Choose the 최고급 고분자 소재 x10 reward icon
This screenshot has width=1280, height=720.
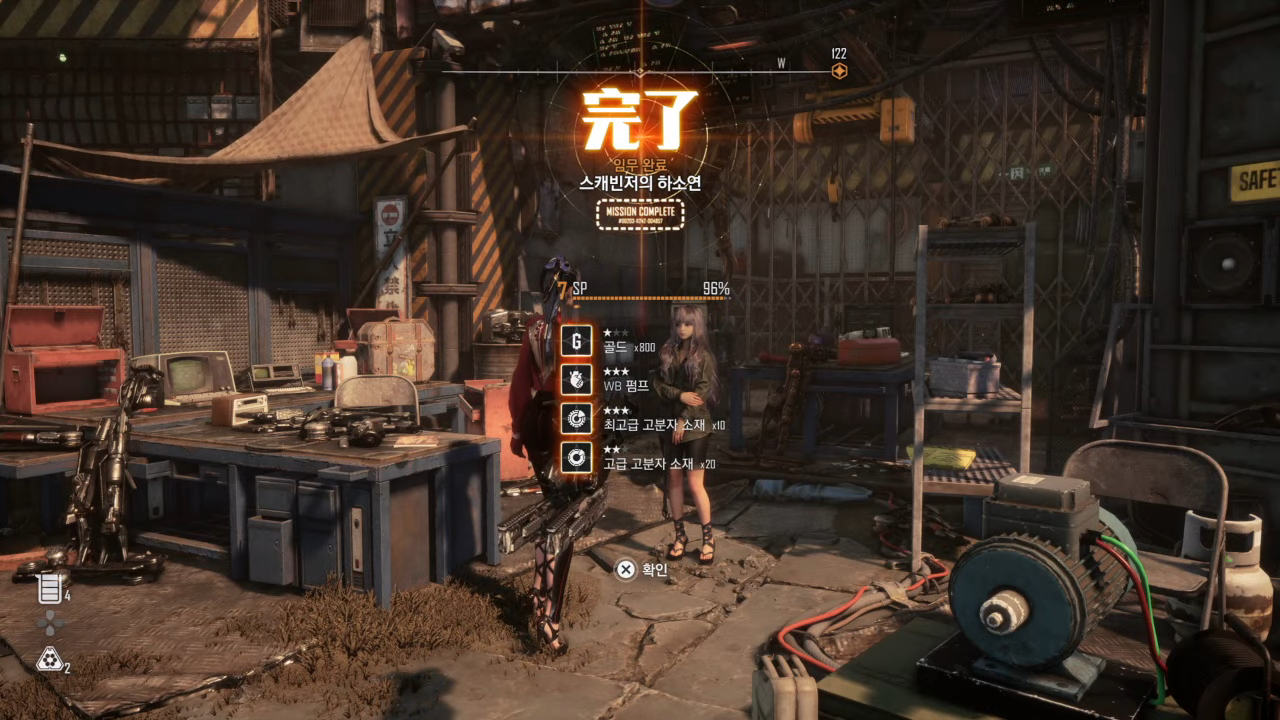(576, 418)
